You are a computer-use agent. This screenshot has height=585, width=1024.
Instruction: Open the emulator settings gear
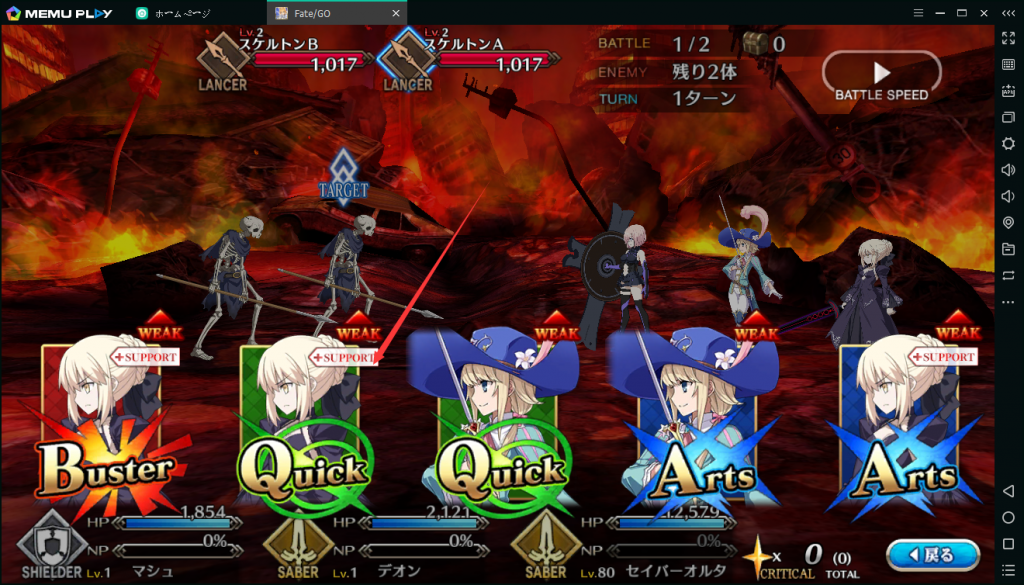1008,143
